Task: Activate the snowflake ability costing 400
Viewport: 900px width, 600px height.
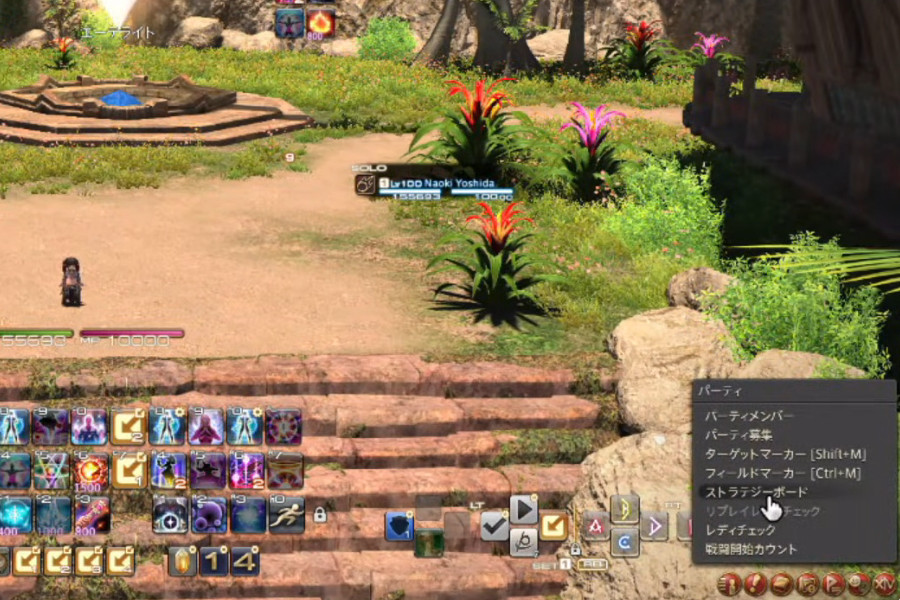Action: [x=15, y=515]
